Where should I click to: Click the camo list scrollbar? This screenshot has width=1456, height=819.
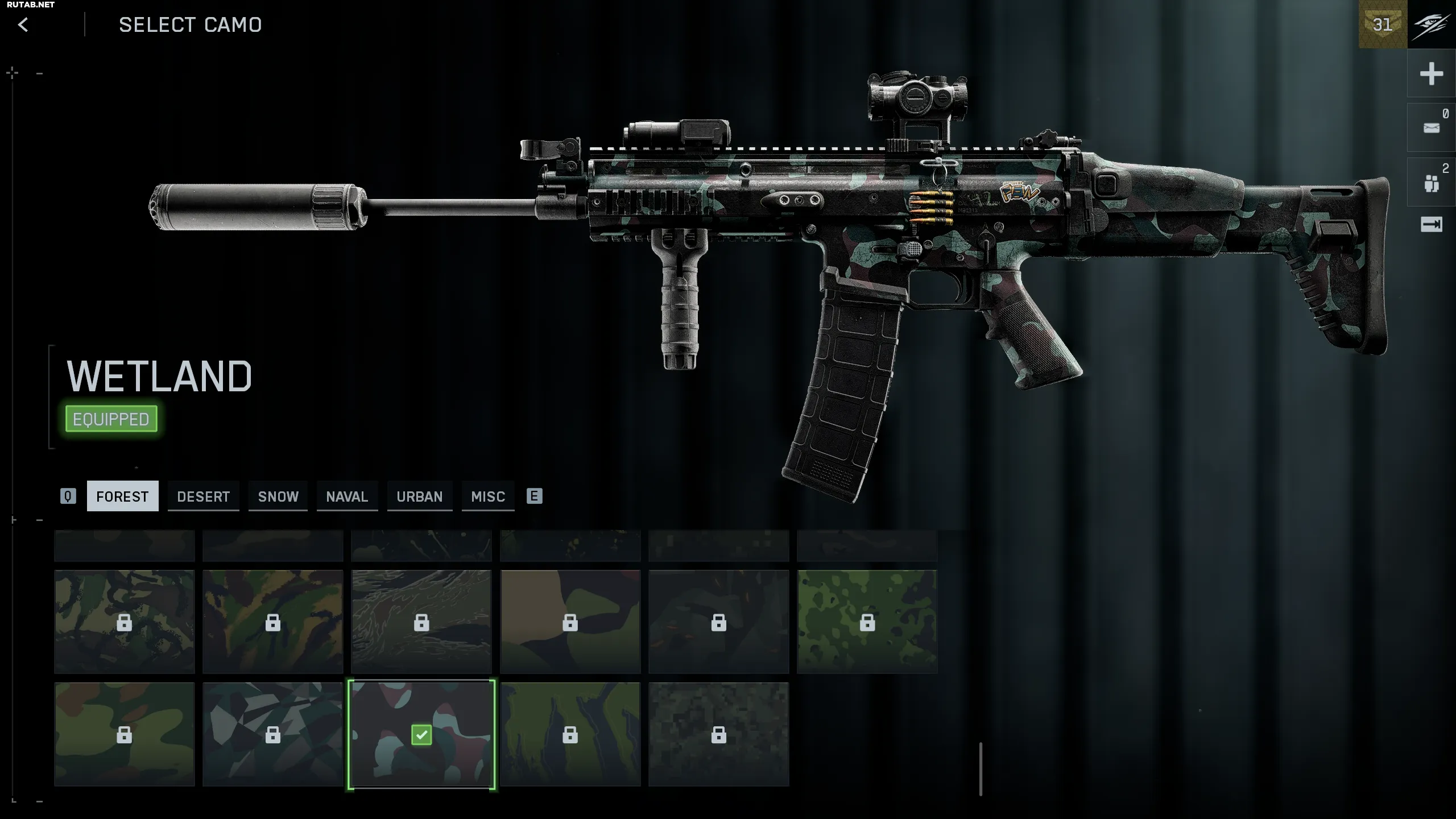[x=981, y=768]
